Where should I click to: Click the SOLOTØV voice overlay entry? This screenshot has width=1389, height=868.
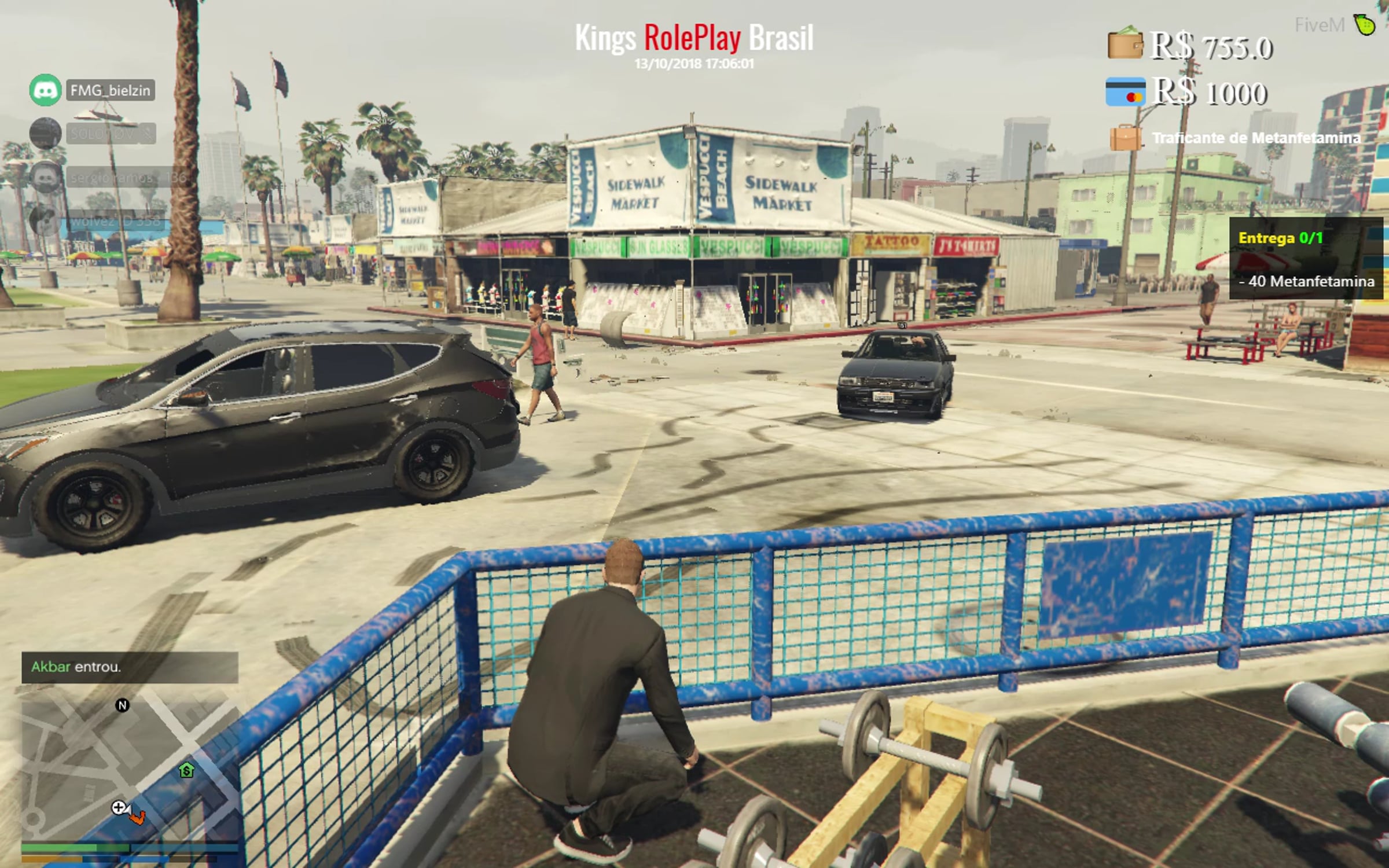[110, 134]
